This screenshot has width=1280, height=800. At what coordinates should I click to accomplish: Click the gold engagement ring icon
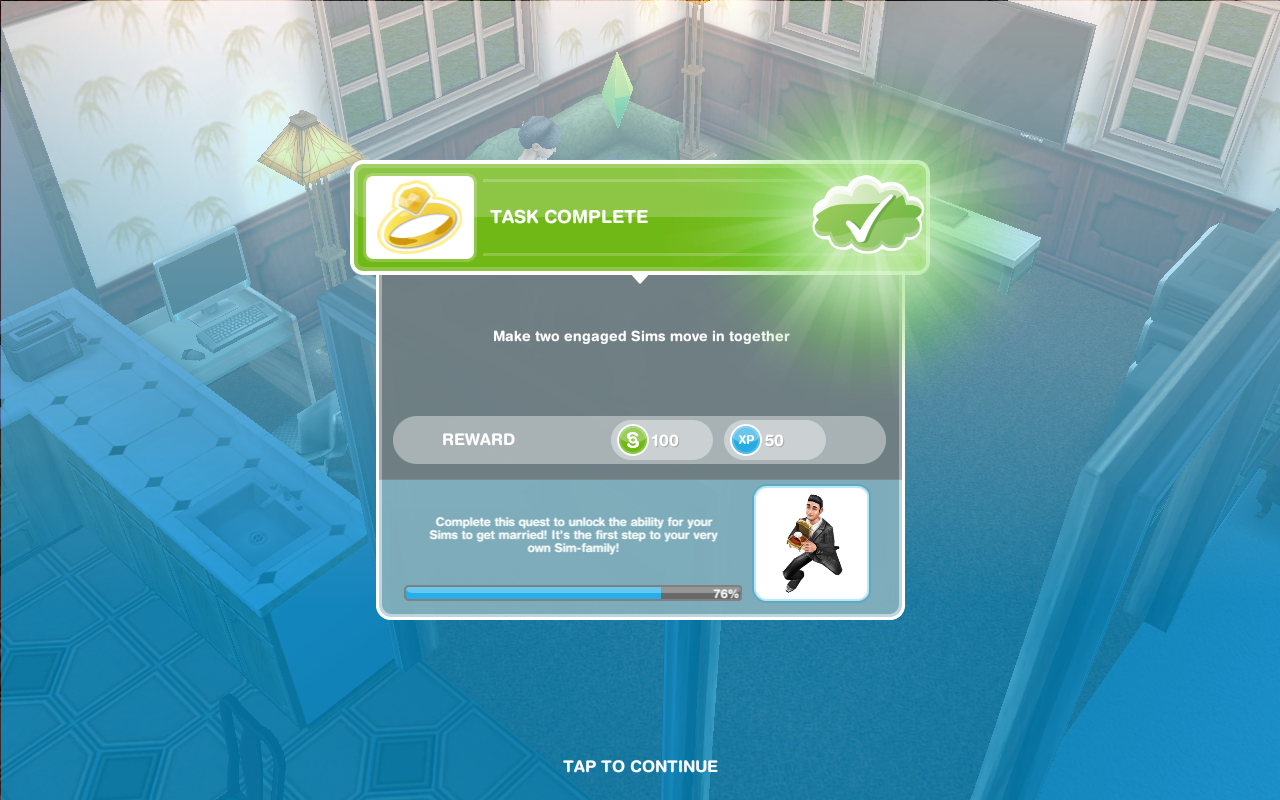click(419, 216)
